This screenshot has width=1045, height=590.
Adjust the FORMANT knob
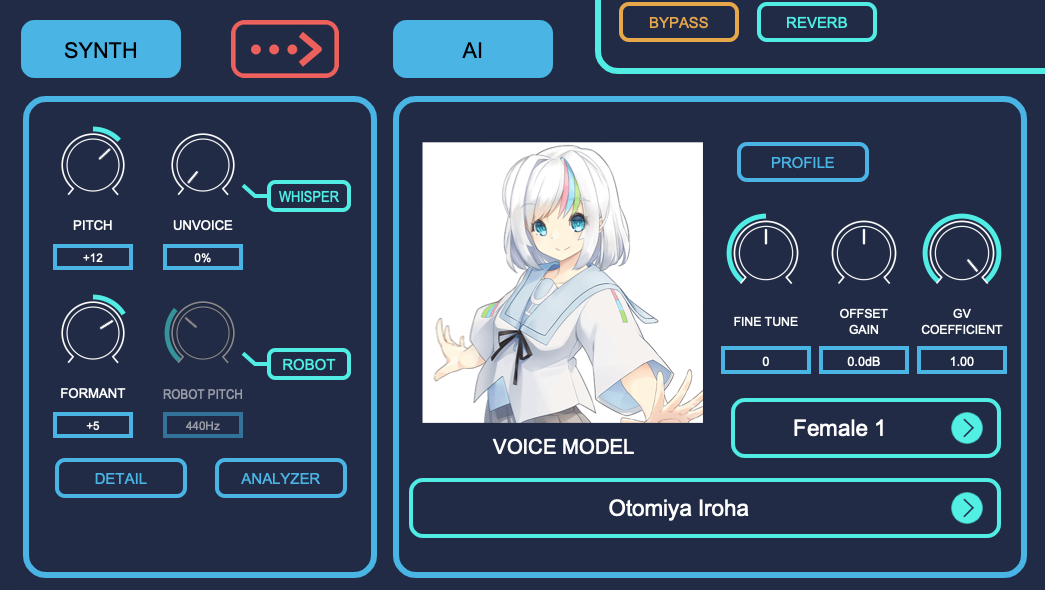click(92, 332)
